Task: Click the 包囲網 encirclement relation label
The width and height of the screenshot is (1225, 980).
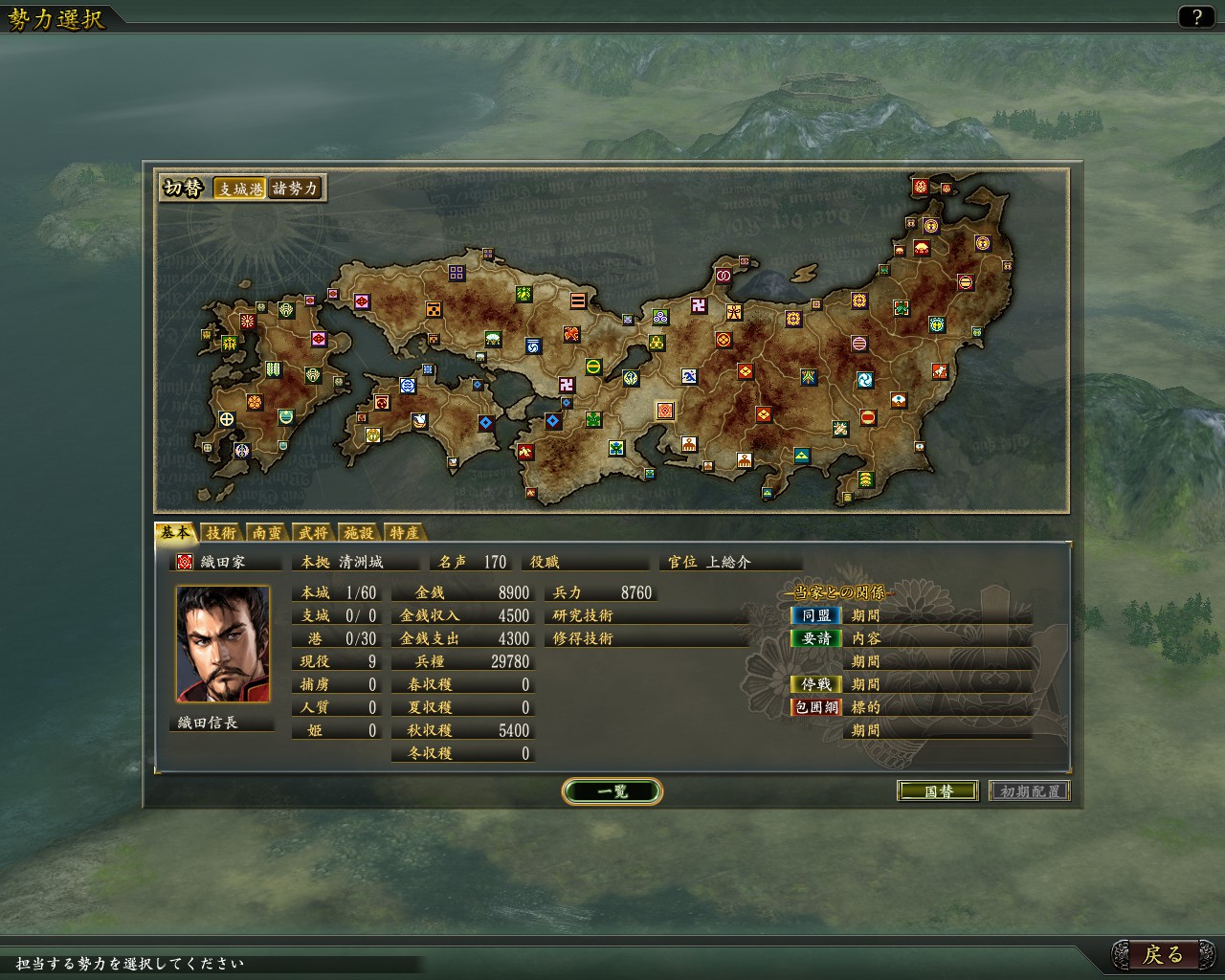Action: pyautogui.click(x=815, y=707)
